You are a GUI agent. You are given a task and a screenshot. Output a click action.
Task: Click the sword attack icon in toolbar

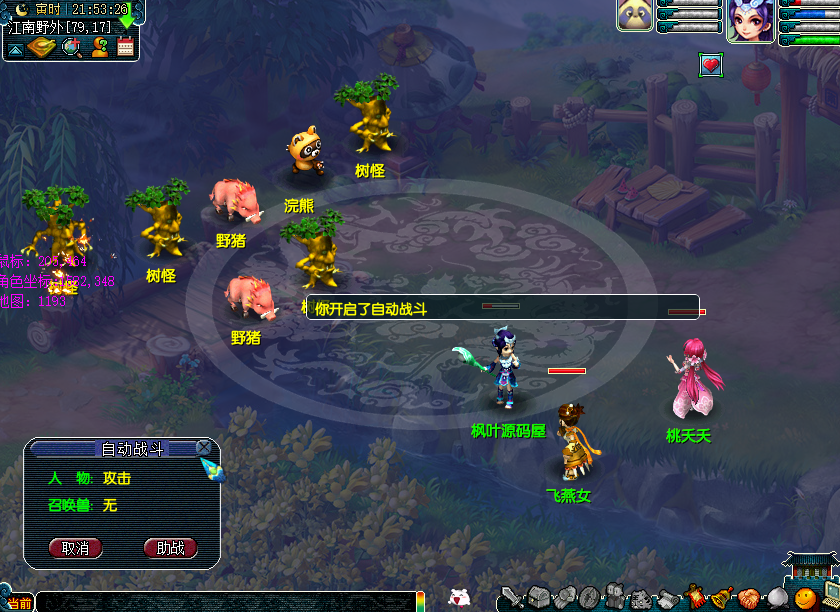pyautogui.click(x=512, y=598)
